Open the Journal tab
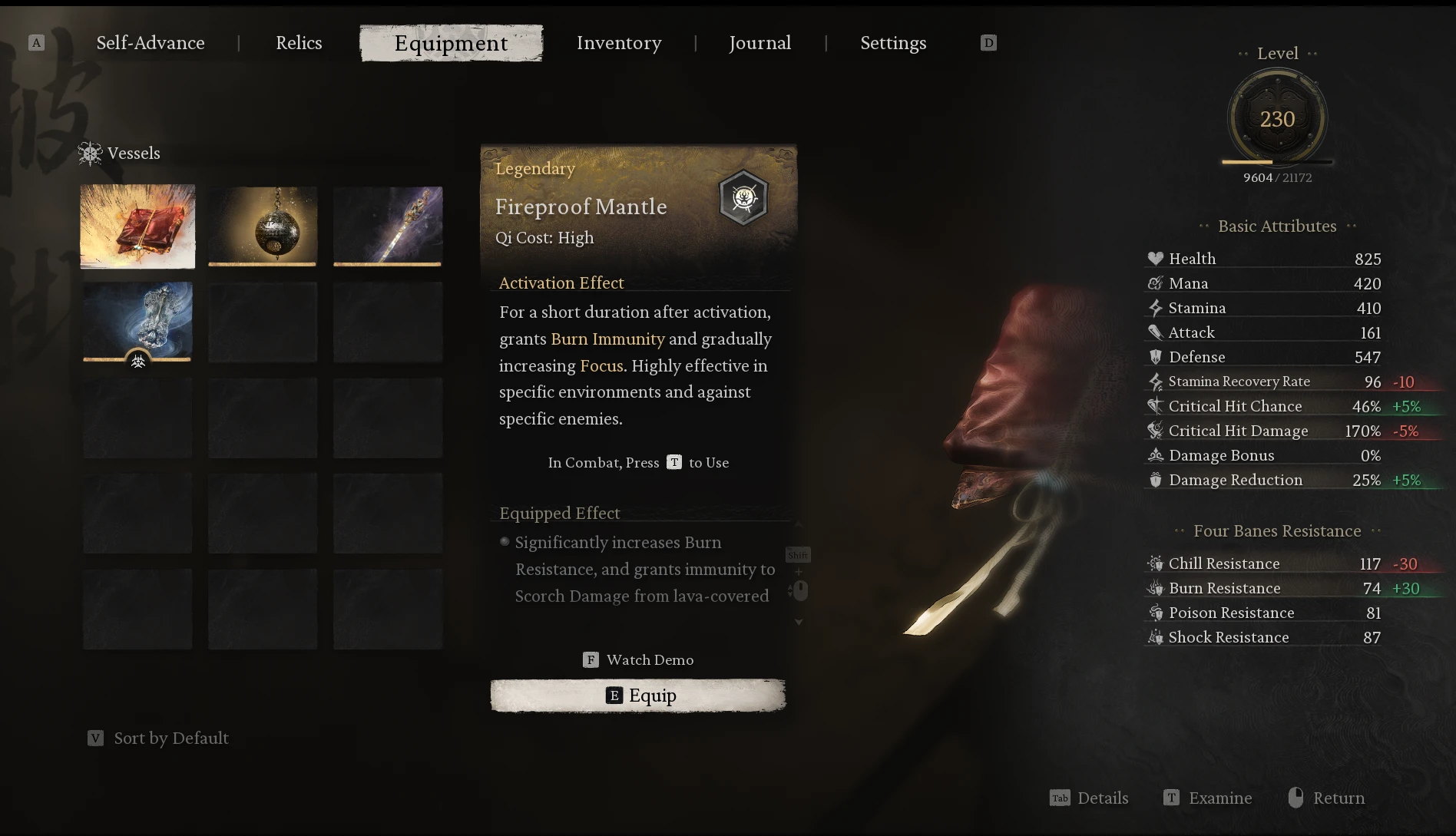The image size is (1456, 836). coord(759,43)
